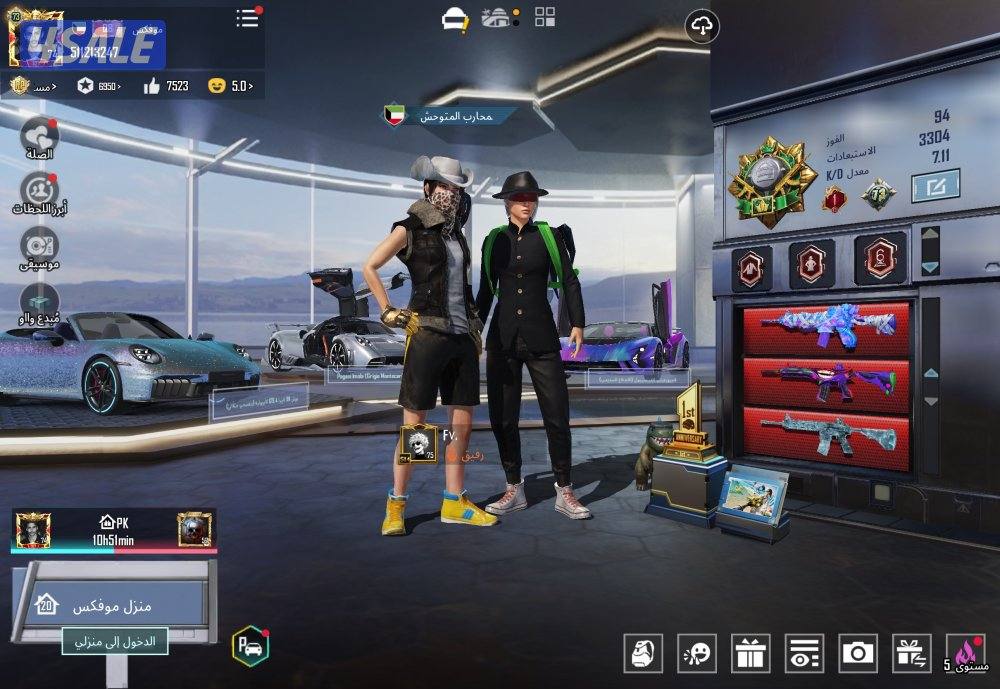Click the edit button on the stats panel

[x=935, y=187]
